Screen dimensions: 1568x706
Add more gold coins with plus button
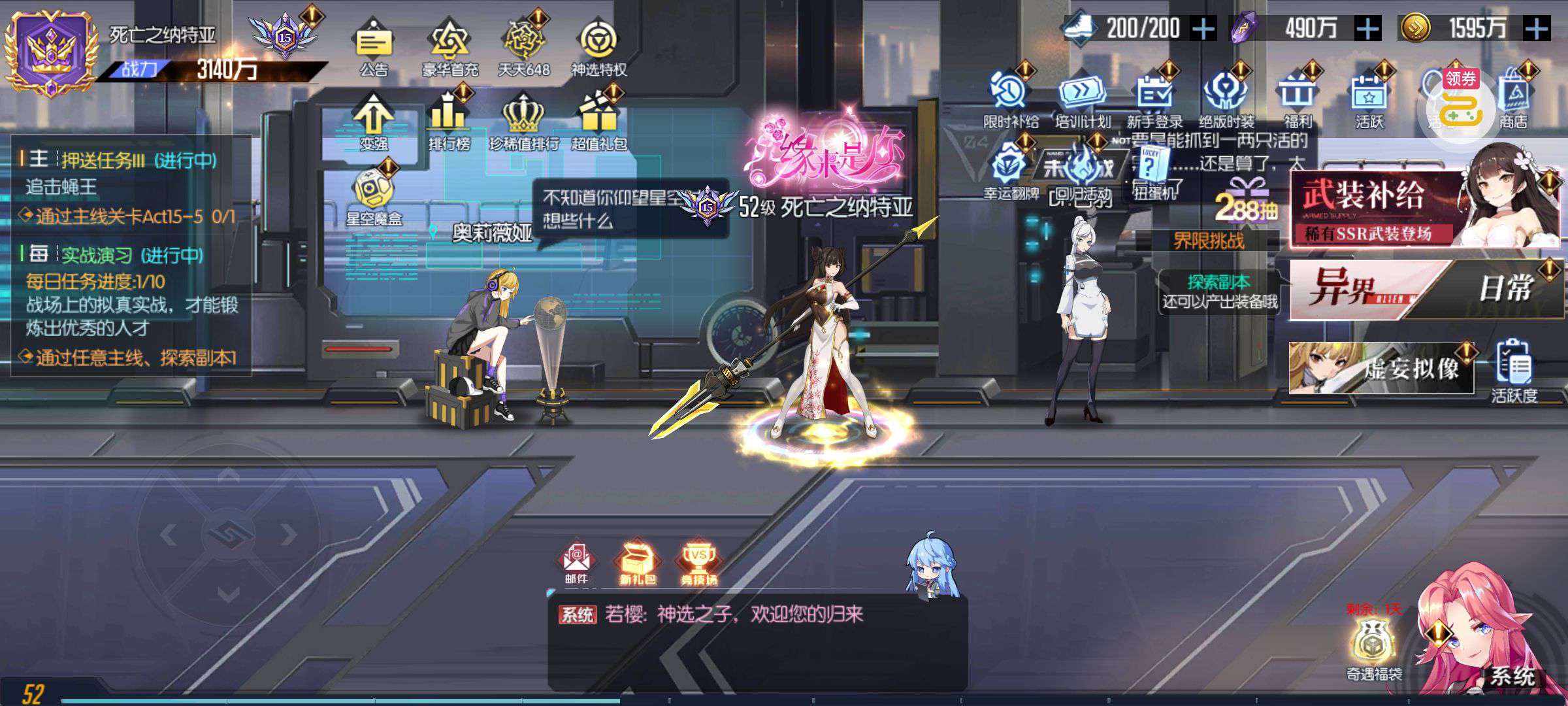[x=1537, y=29]
